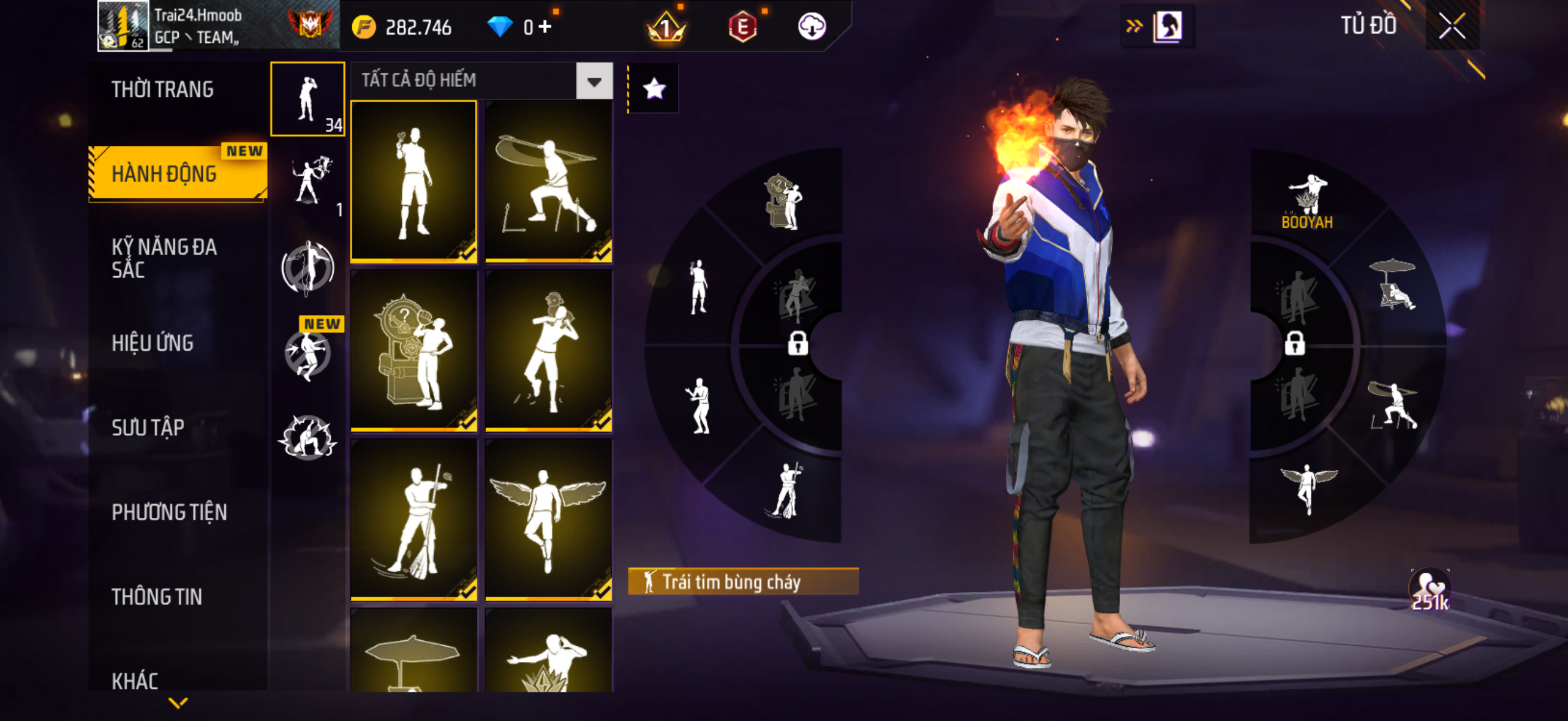Open the Hiệu Ứng category
Viewport: 1568px width, 721px height.
pos(152,343)
